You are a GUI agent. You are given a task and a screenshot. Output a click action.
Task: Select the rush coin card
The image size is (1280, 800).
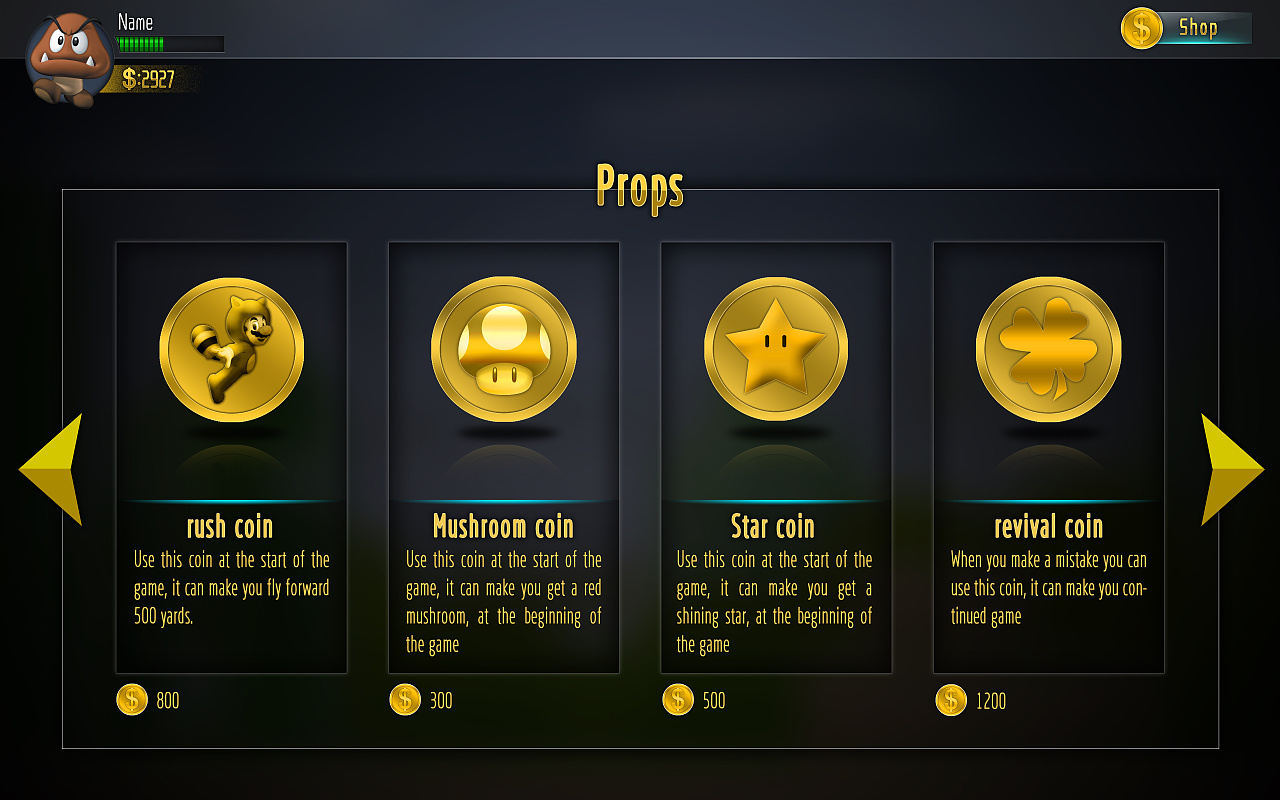[x=231, y=457]
